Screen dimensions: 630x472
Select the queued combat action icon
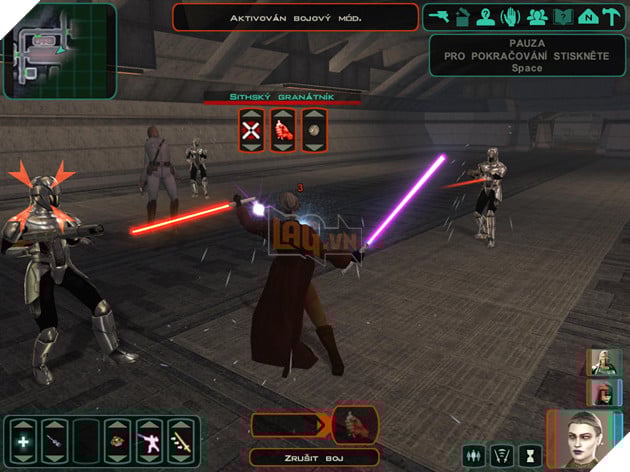pos(354,424)
